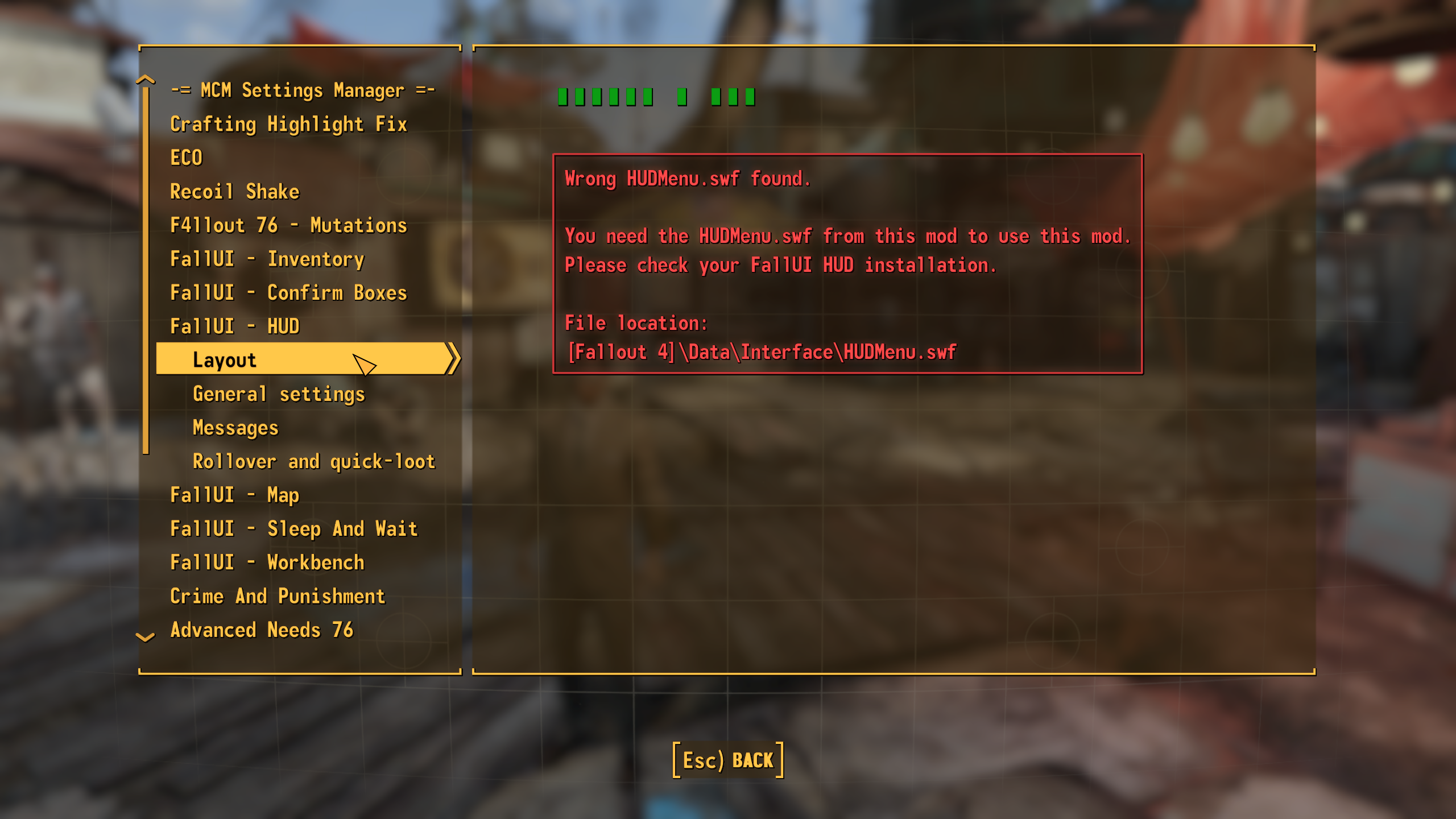Select the Crafting Highlight Fix mod
This screenshot has height=819, width=1456.
pyautogui.click(x=289, y=124)
